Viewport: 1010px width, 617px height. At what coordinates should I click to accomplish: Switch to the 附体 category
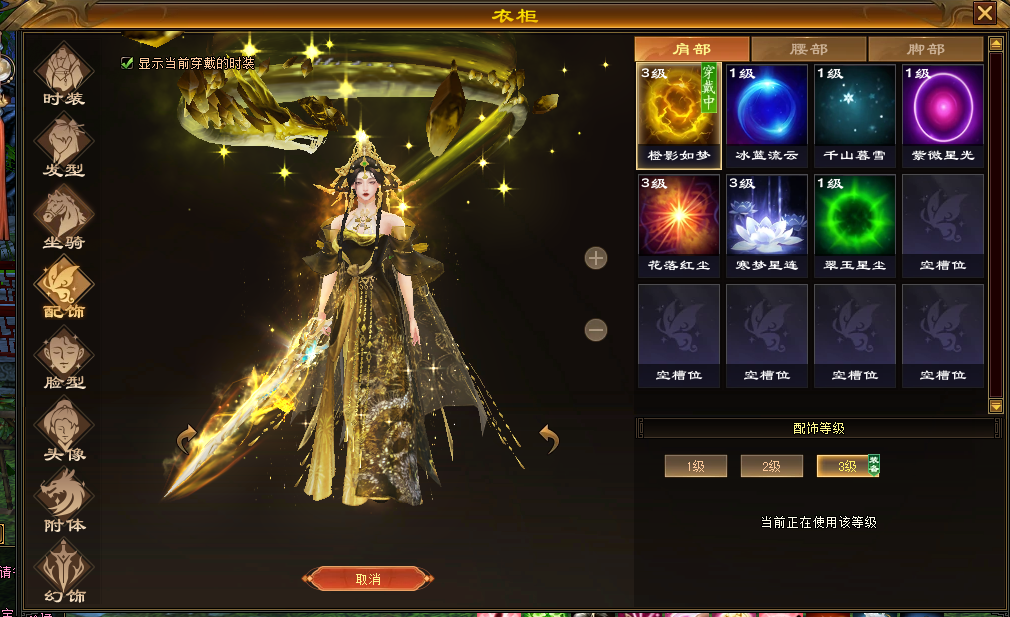pyautogui.click(x=64, y=500)
